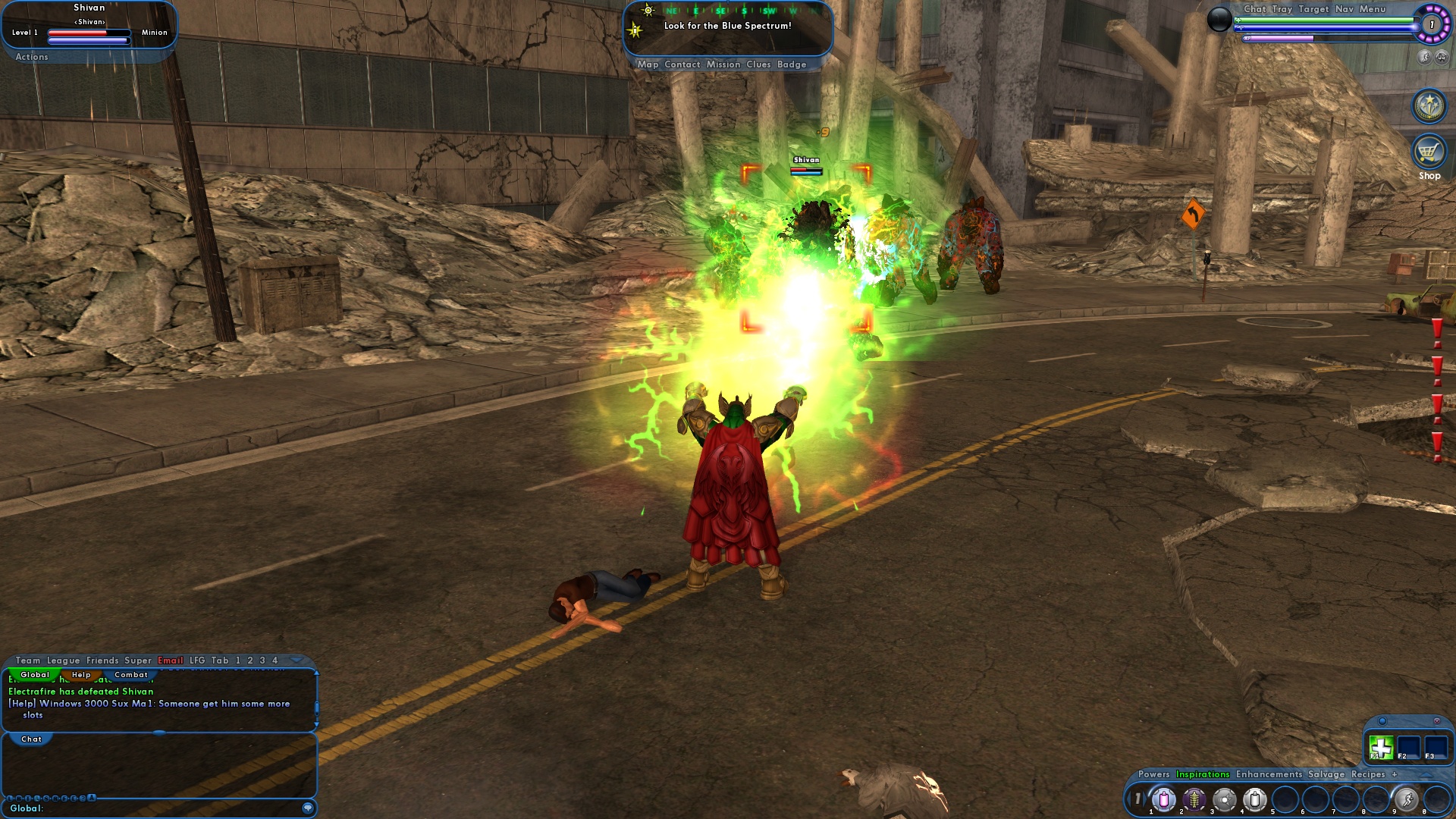Toggle the '?' quick-chat channel button
This screenshot has height=819, width=1456.
pos(82,798)
